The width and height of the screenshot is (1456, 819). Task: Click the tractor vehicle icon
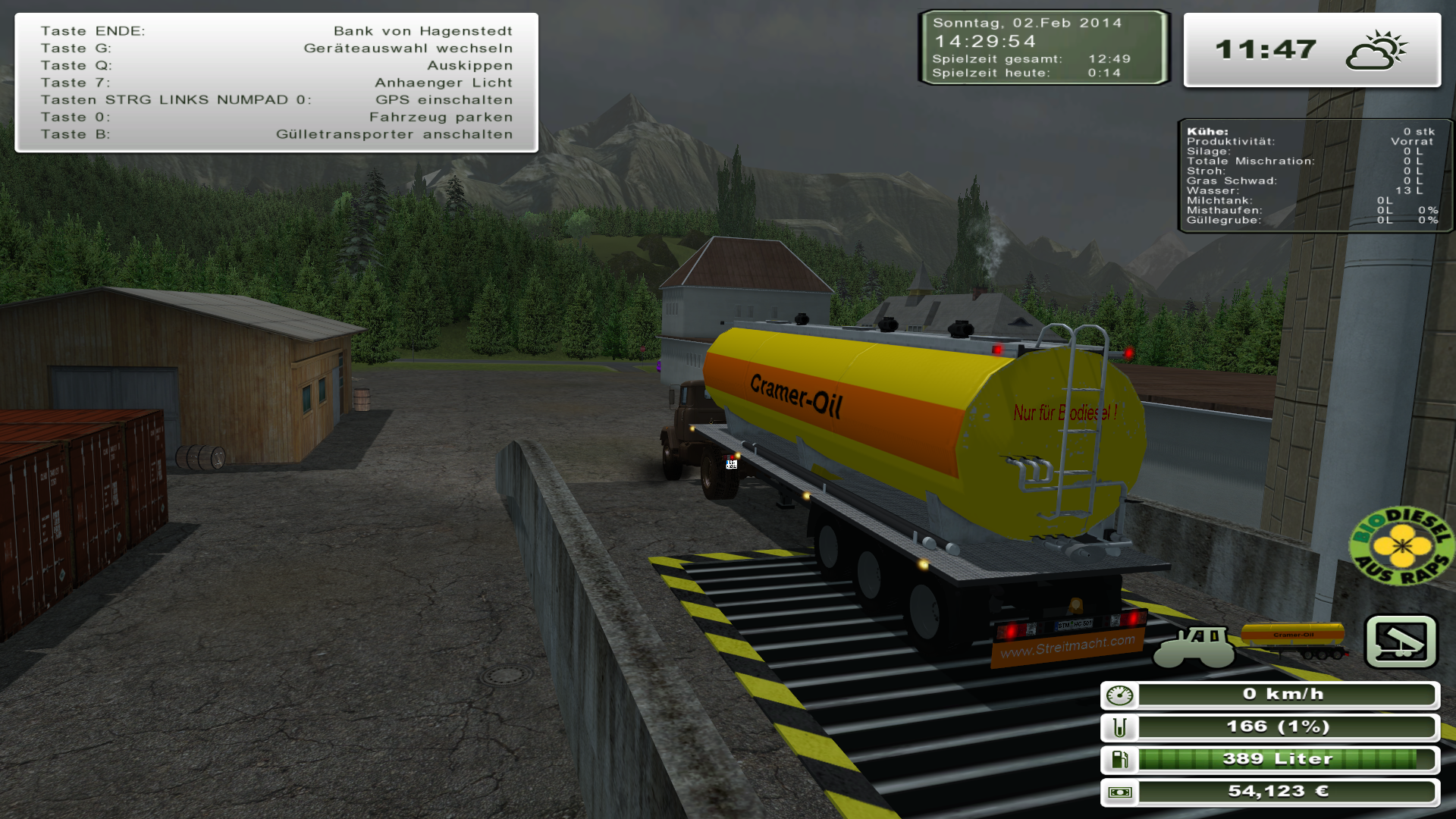click(x=1194, y=645)
